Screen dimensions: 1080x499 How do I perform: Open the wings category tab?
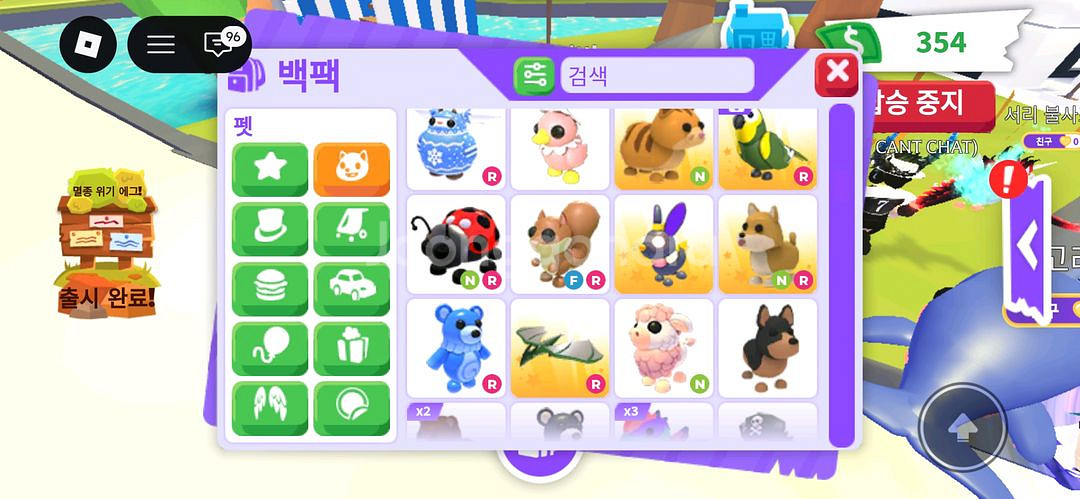pos(270,409)
